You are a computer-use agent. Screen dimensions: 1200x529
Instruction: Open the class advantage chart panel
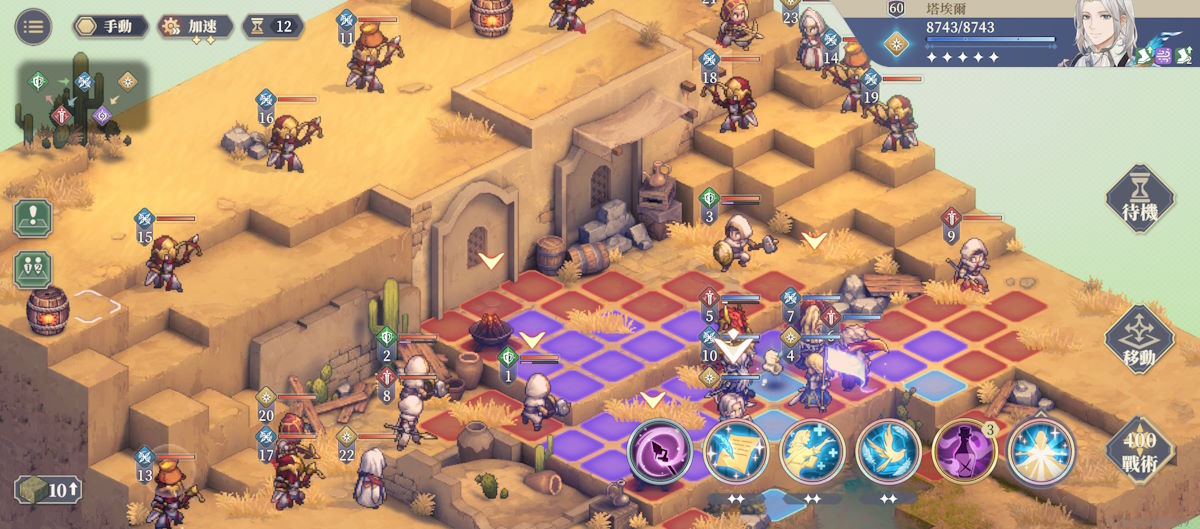click(x=83, y=97)
